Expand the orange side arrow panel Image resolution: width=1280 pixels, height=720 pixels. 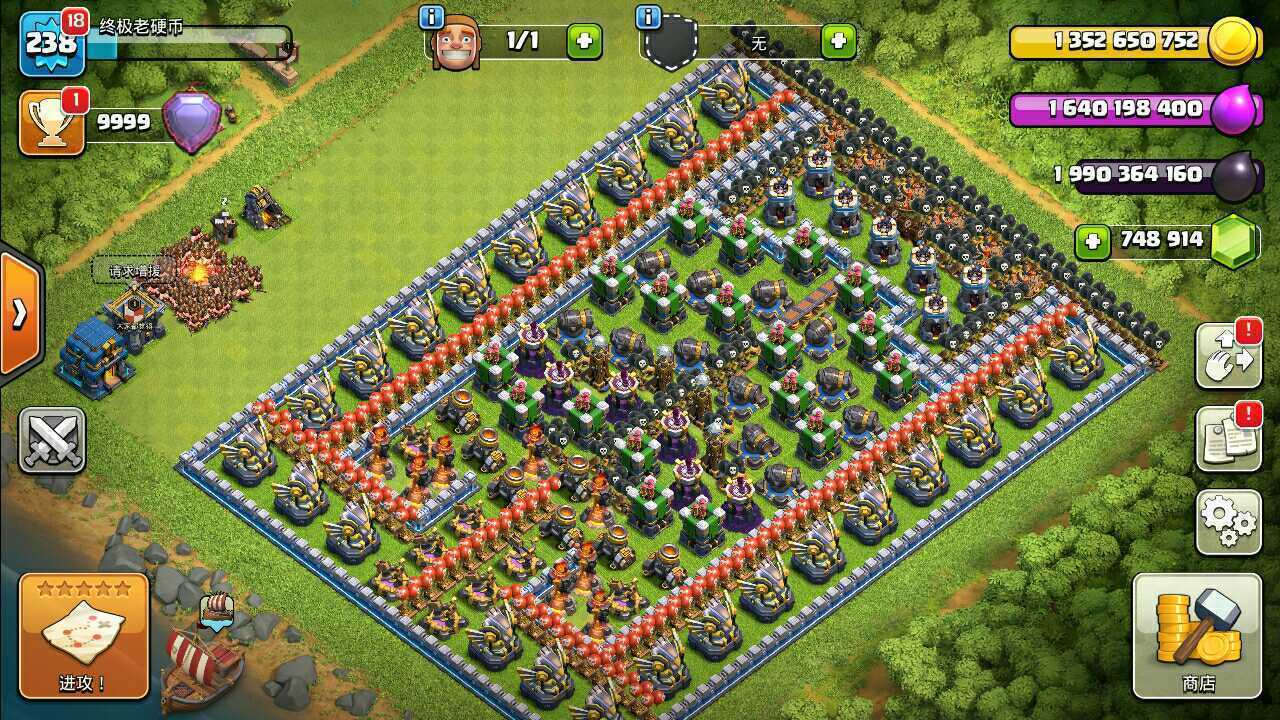(x=20, y=314)
